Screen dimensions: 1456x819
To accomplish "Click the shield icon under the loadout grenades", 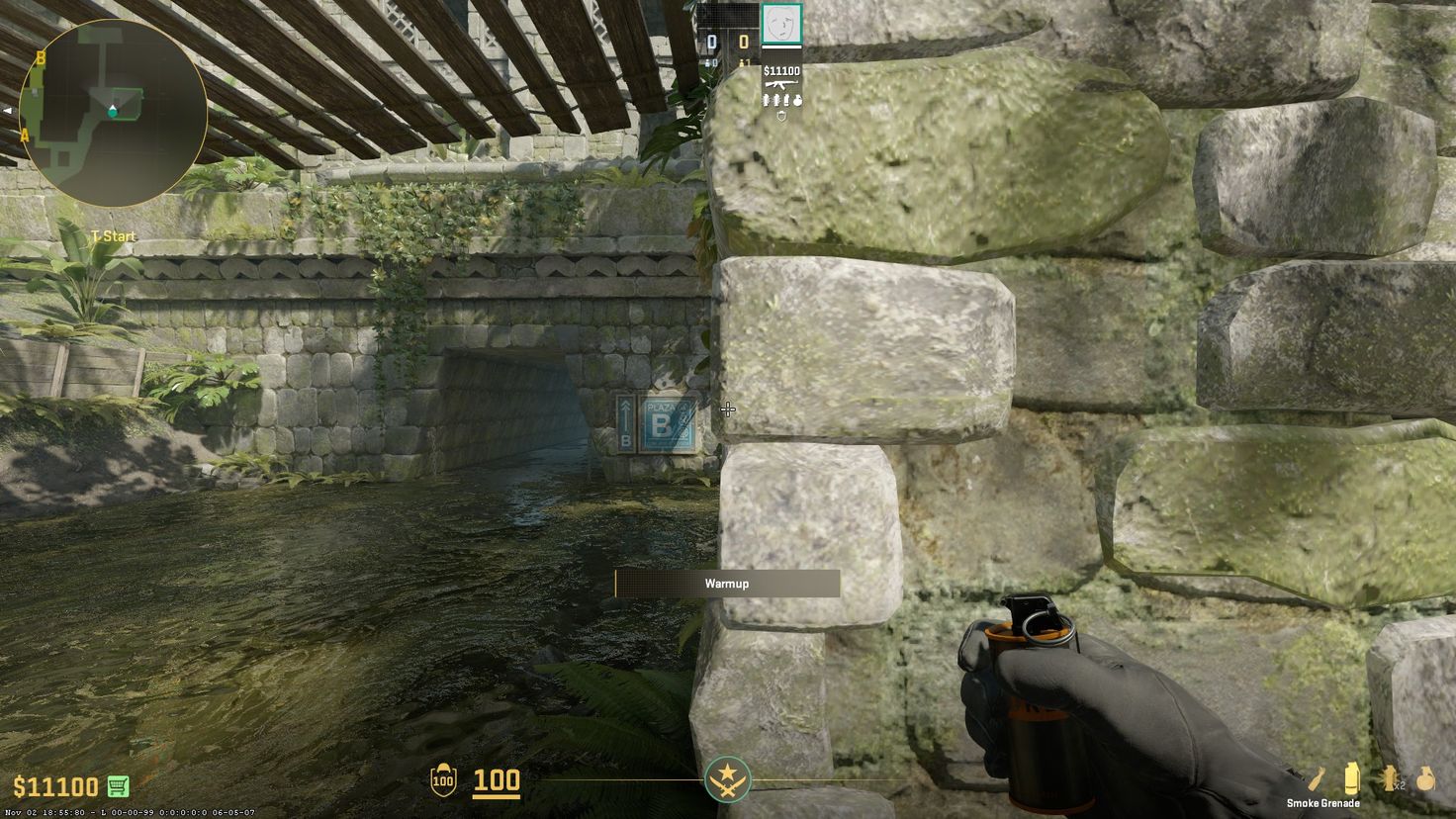I will [x=781, y=115].
